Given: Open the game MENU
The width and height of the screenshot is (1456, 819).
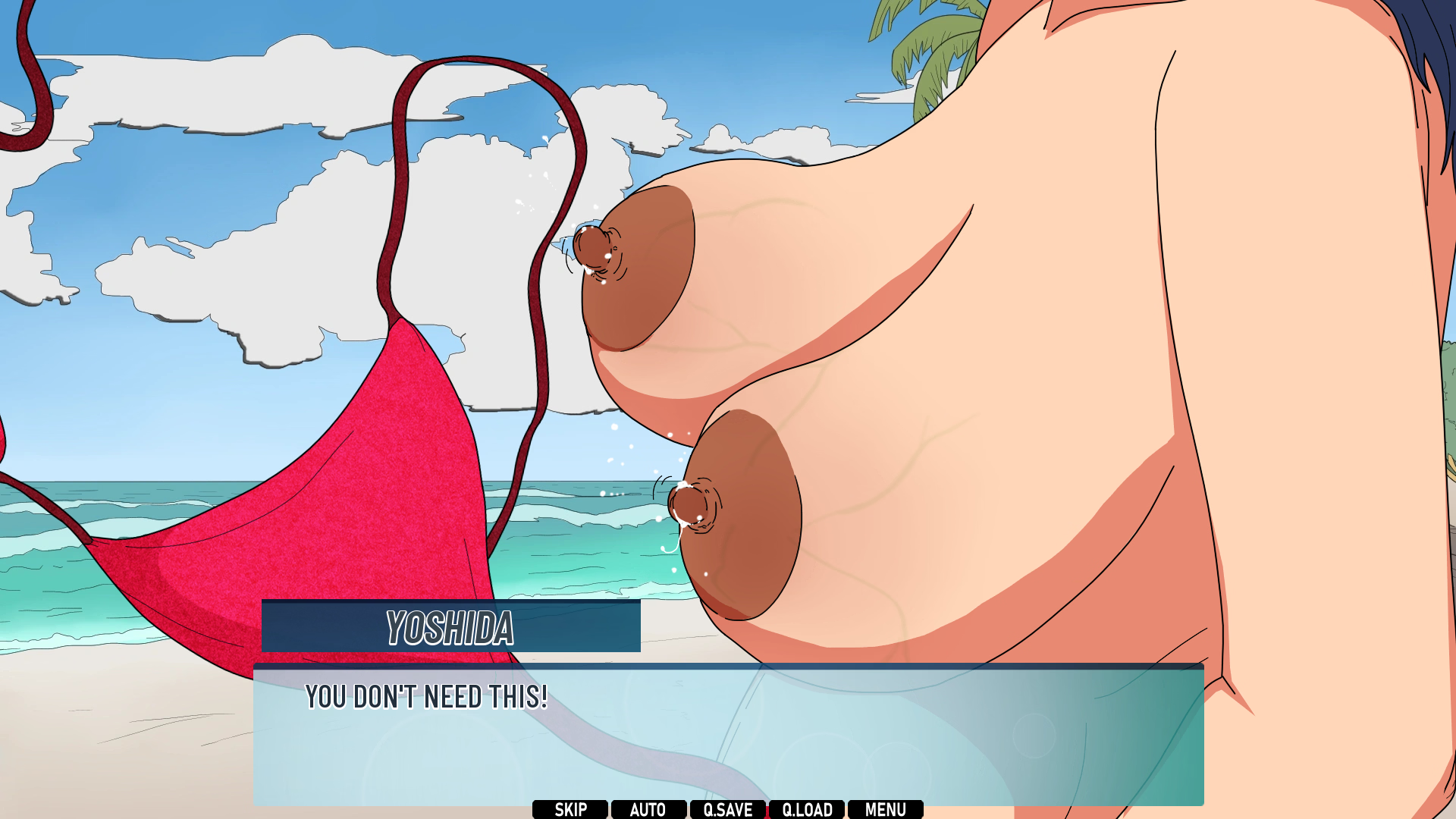Looking at the screenshot, I should [886, 809].
